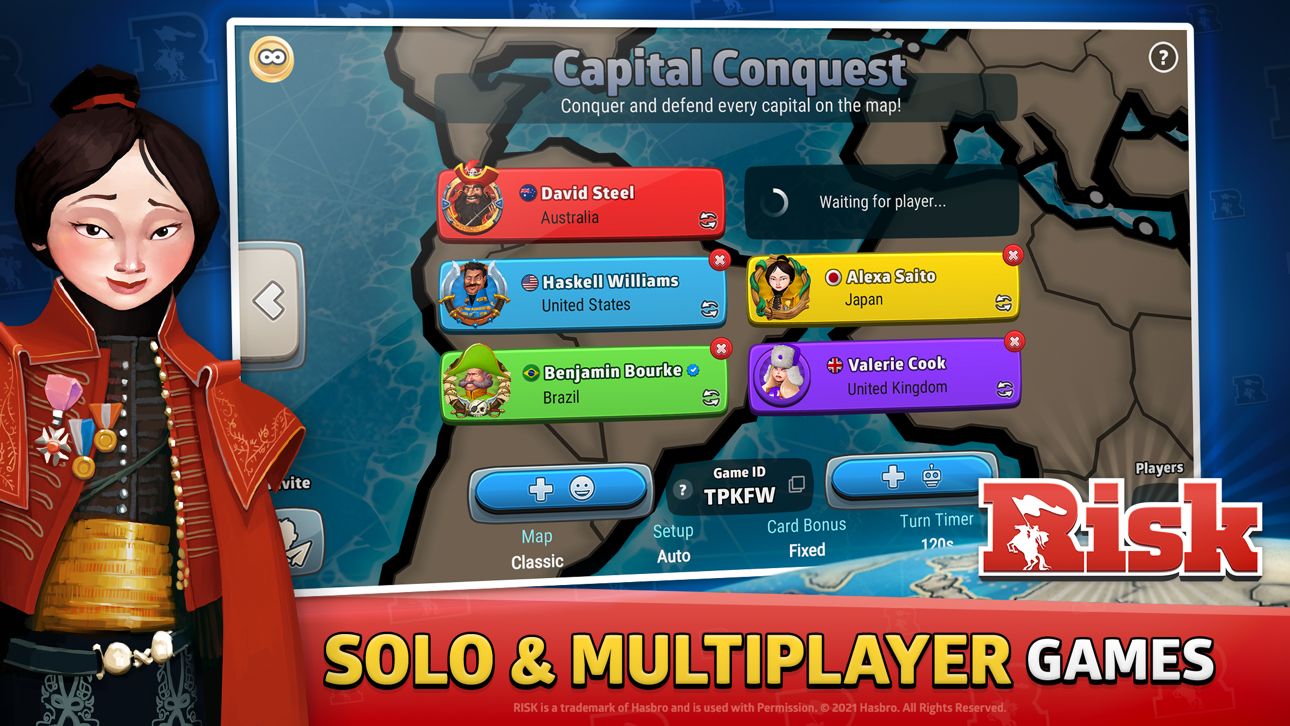The image size is (1290, 726).
Task: Click David Steel's pirate avatar
Action: point(472,203)
